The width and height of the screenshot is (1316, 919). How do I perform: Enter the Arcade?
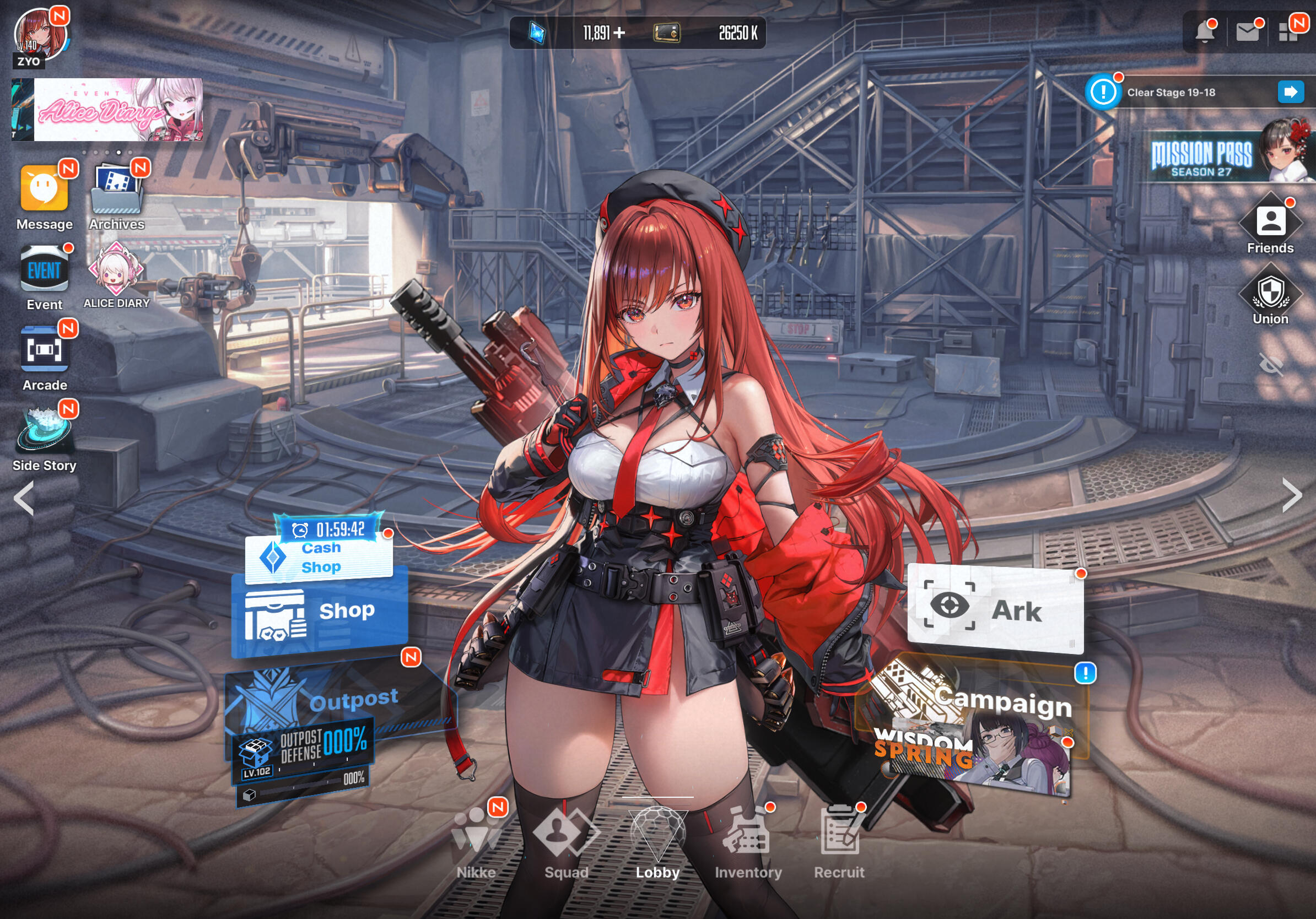coord(44,349)
